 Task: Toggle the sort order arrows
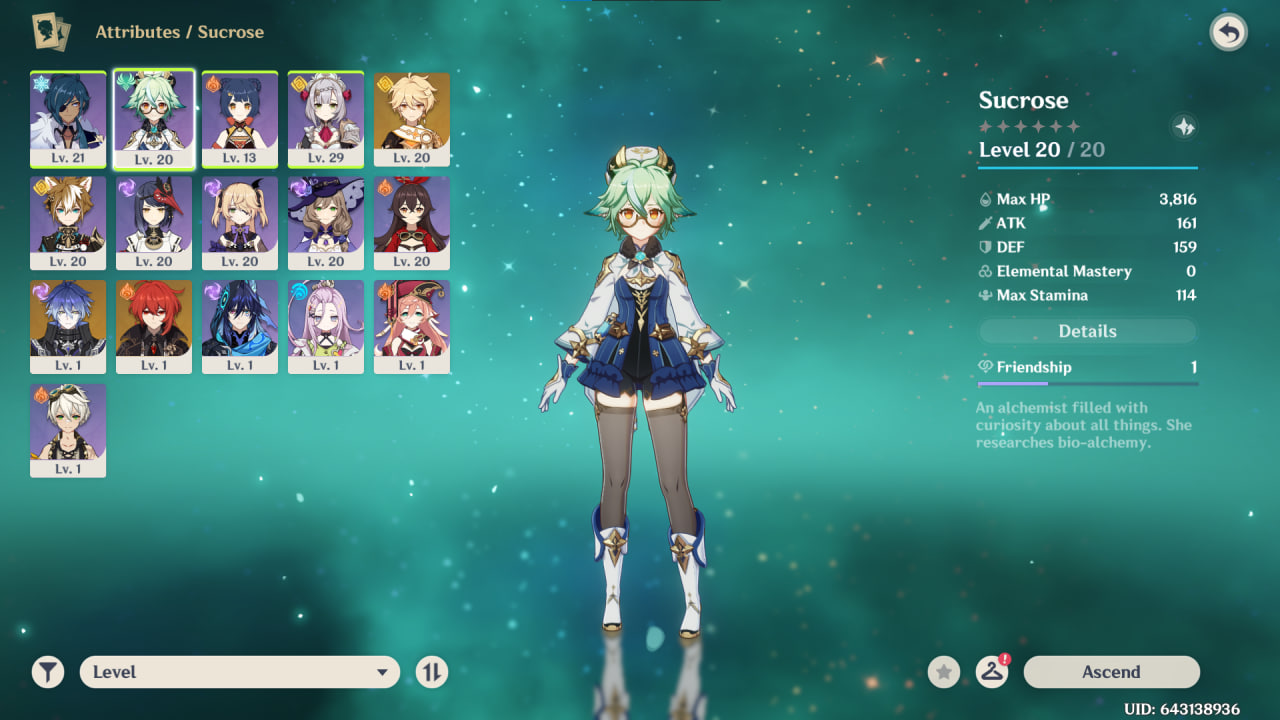pyautogui.click(x=432, y=672)
